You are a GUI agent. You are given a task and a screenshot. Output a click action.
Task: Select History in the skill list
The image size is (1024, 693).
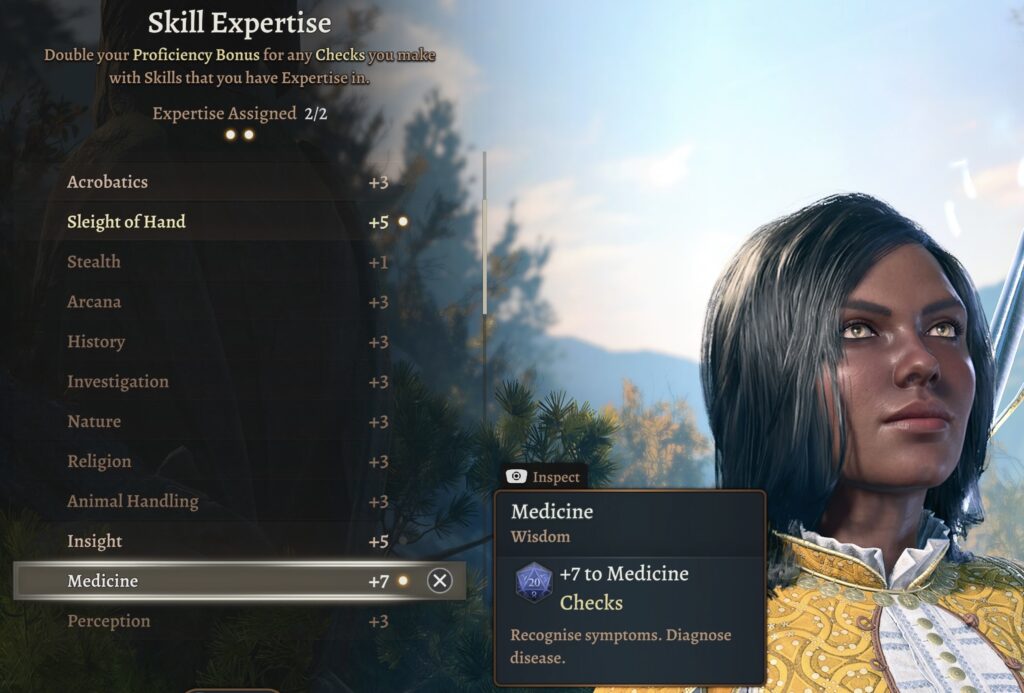pyautogui.click(x=227, y=342)
